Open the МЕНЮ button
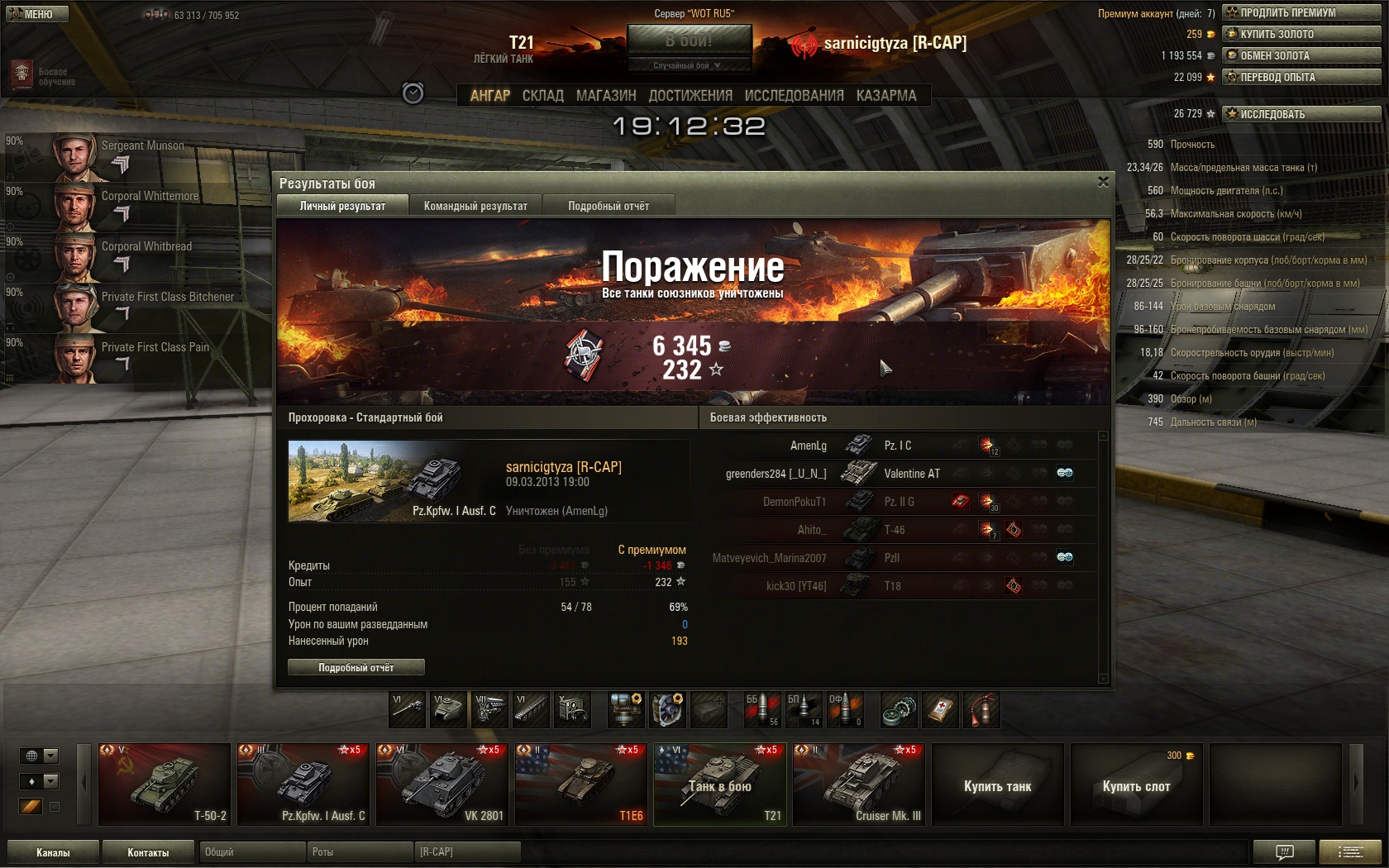Image resolution: width=1389 pixels, height=868 pixels. 37,14
